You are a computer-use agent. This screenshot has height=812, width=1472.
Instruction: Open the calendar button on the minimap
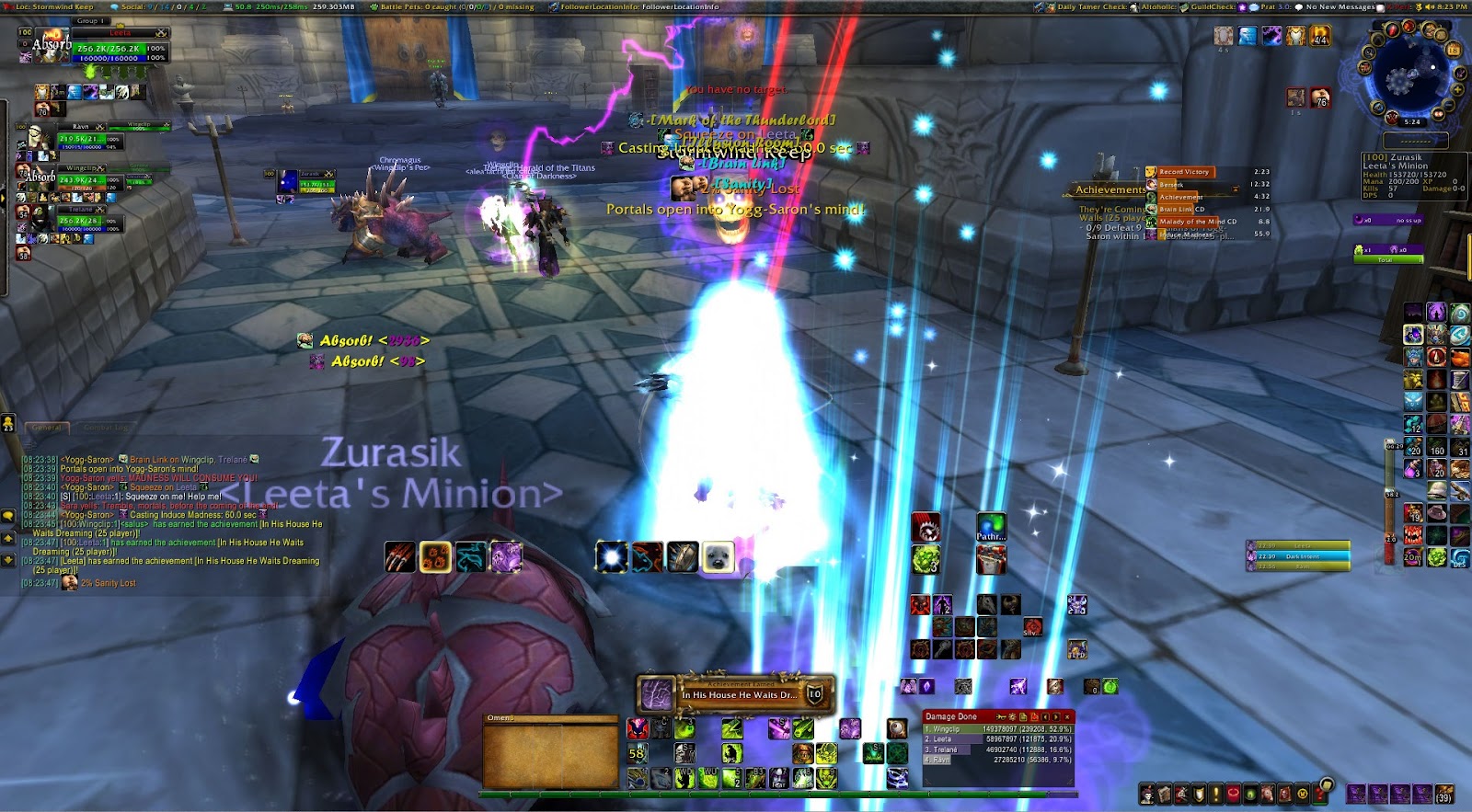click(1454, 49)
